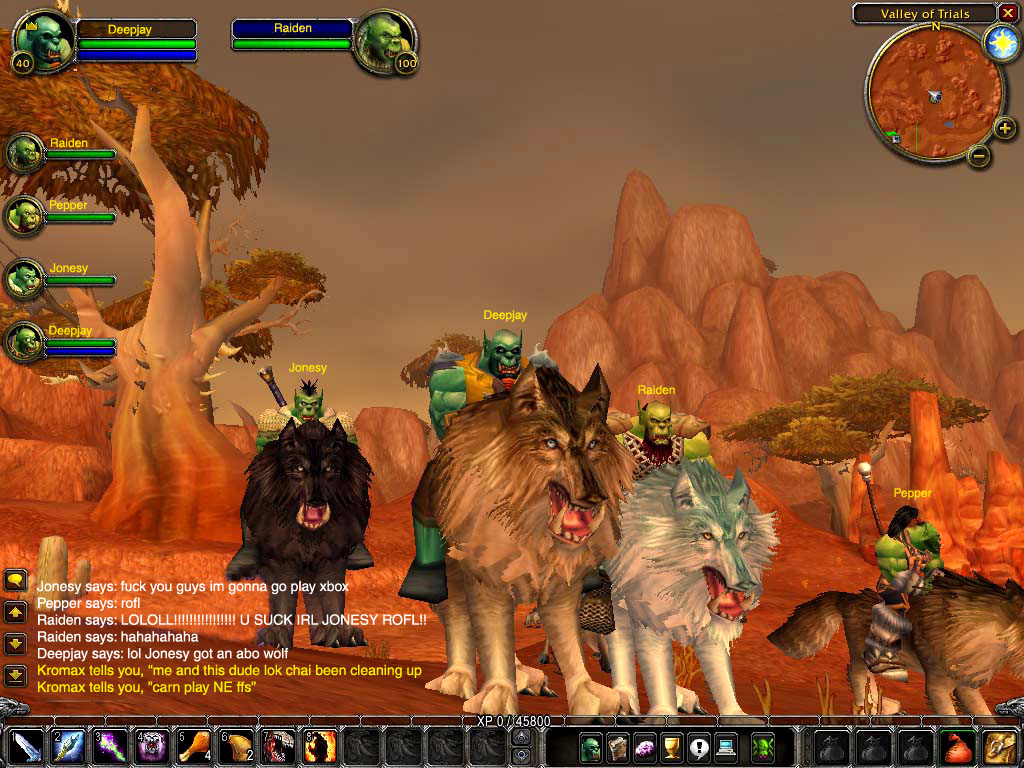Select party member Pepper's portrait

click(24, 215)
